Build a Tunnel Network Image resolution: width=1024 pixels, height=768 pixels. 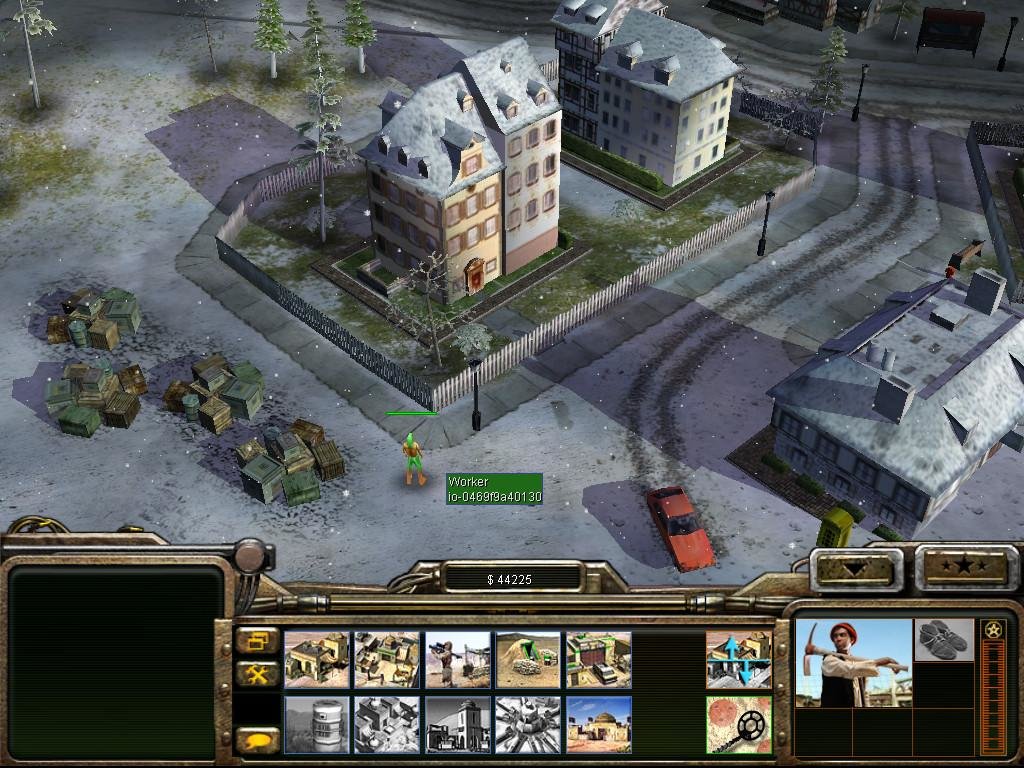coord(528,659)
